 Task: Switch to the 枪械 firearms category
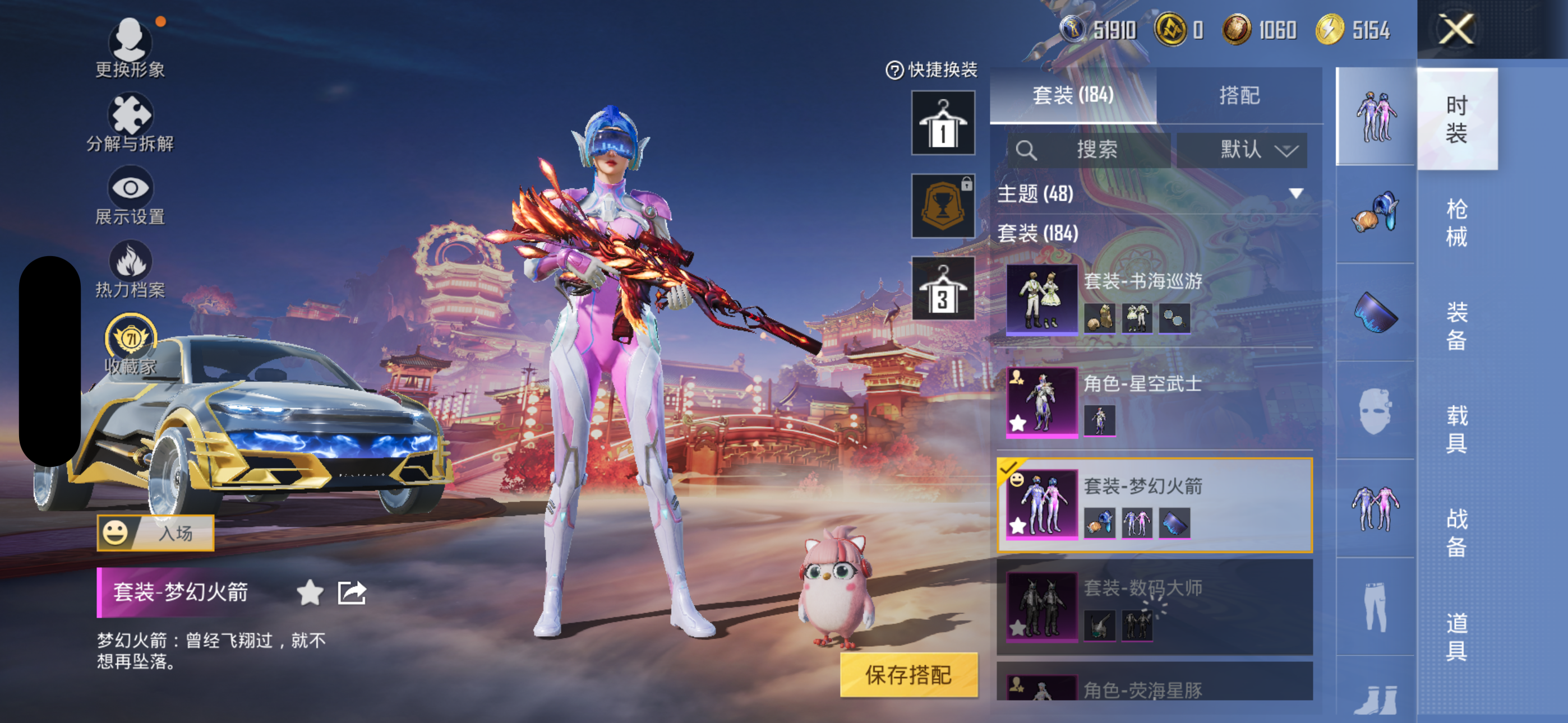click(1456, 222)
